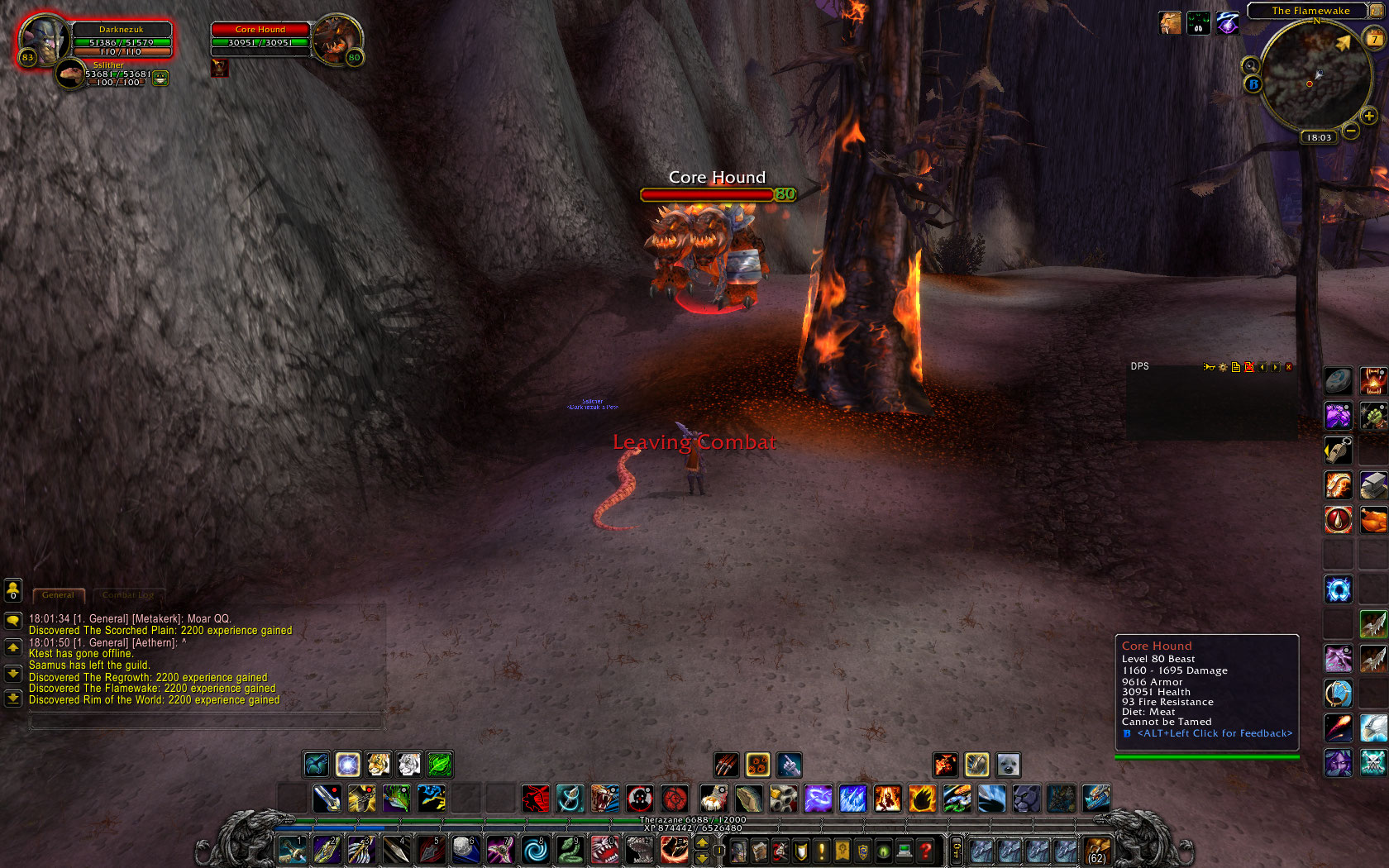Zoom in the minimap with the plus button

pos(1368,117)
